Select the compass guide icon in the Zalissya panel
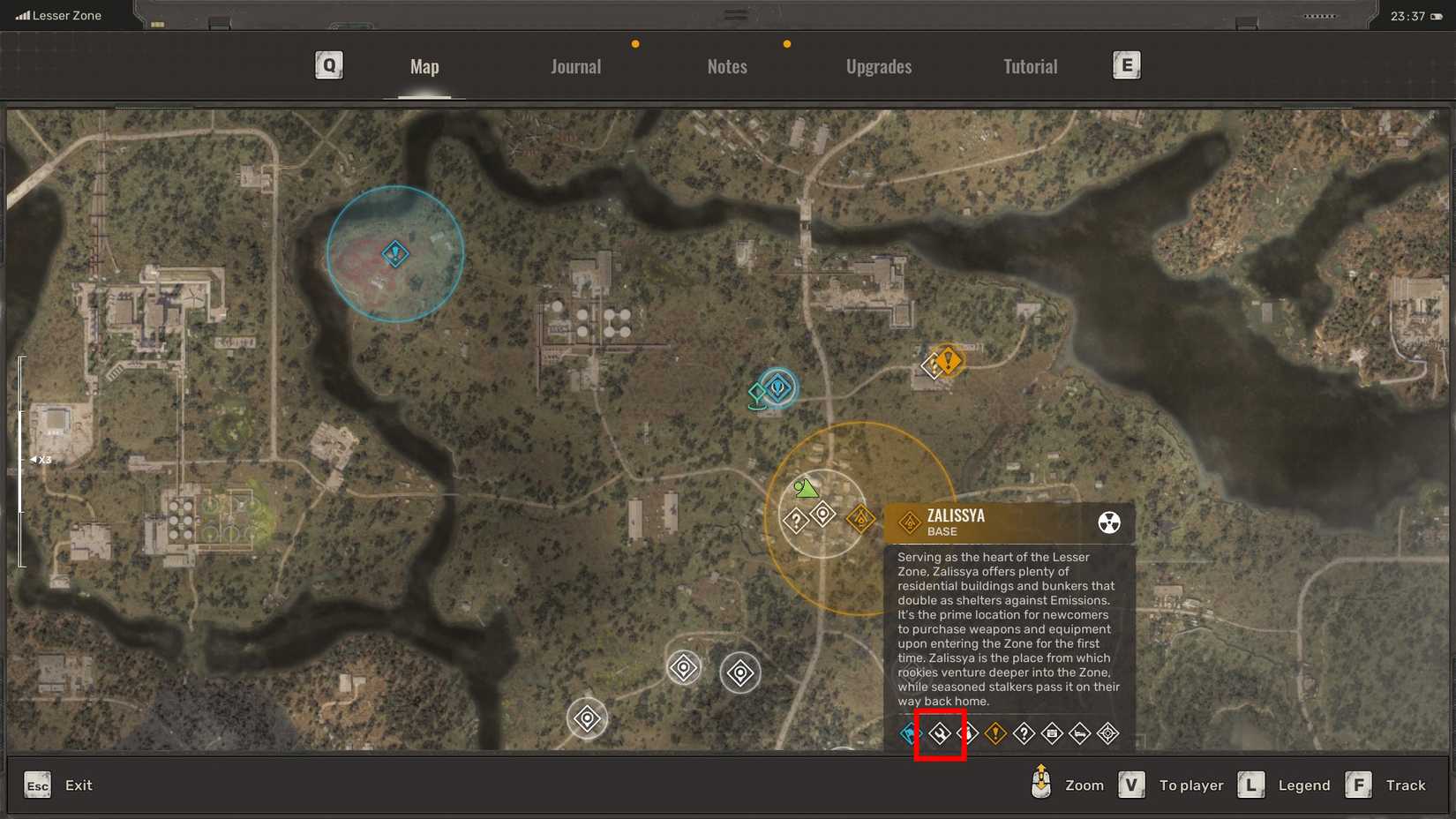Image resolution: width=1456 pixels, height=819 pixels. (x=1108, y=733)
